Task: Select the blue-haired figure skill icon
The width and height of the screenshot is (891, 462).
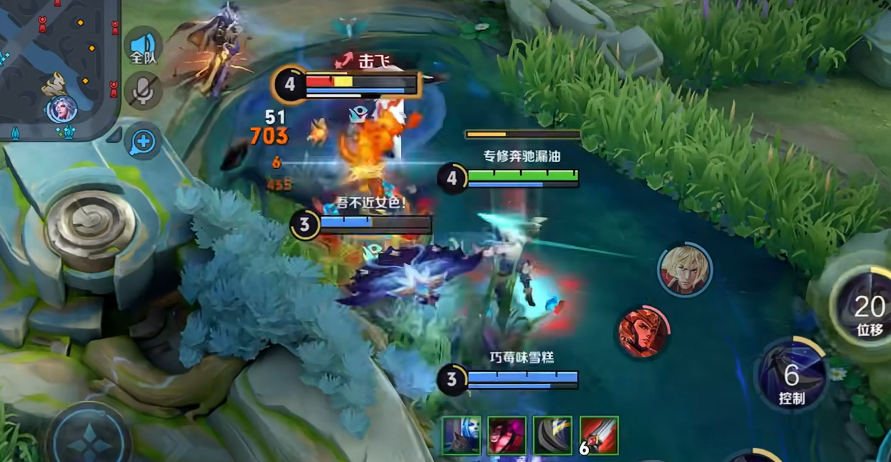Action: click(462, 436)
